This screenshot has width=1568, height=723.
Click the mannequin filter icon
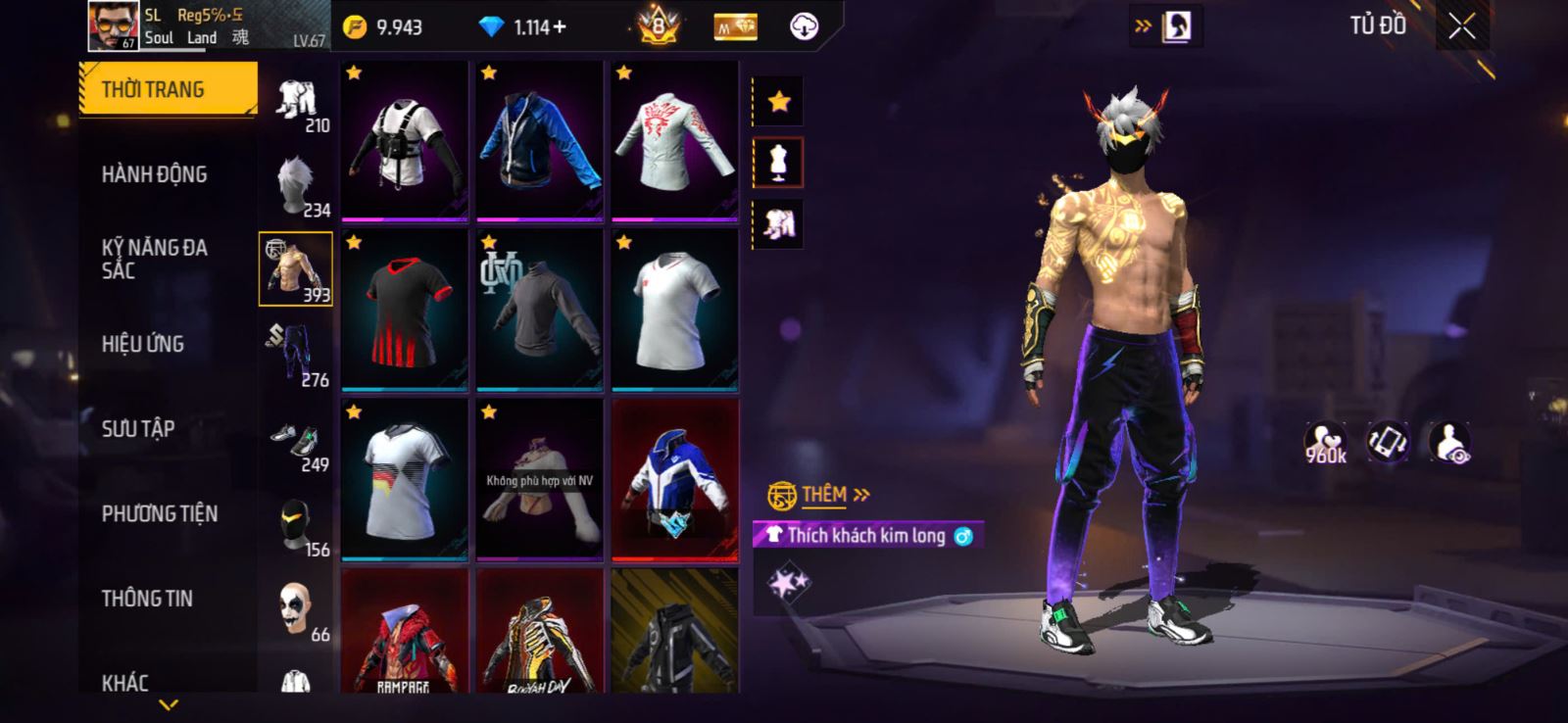coord(779,163)
